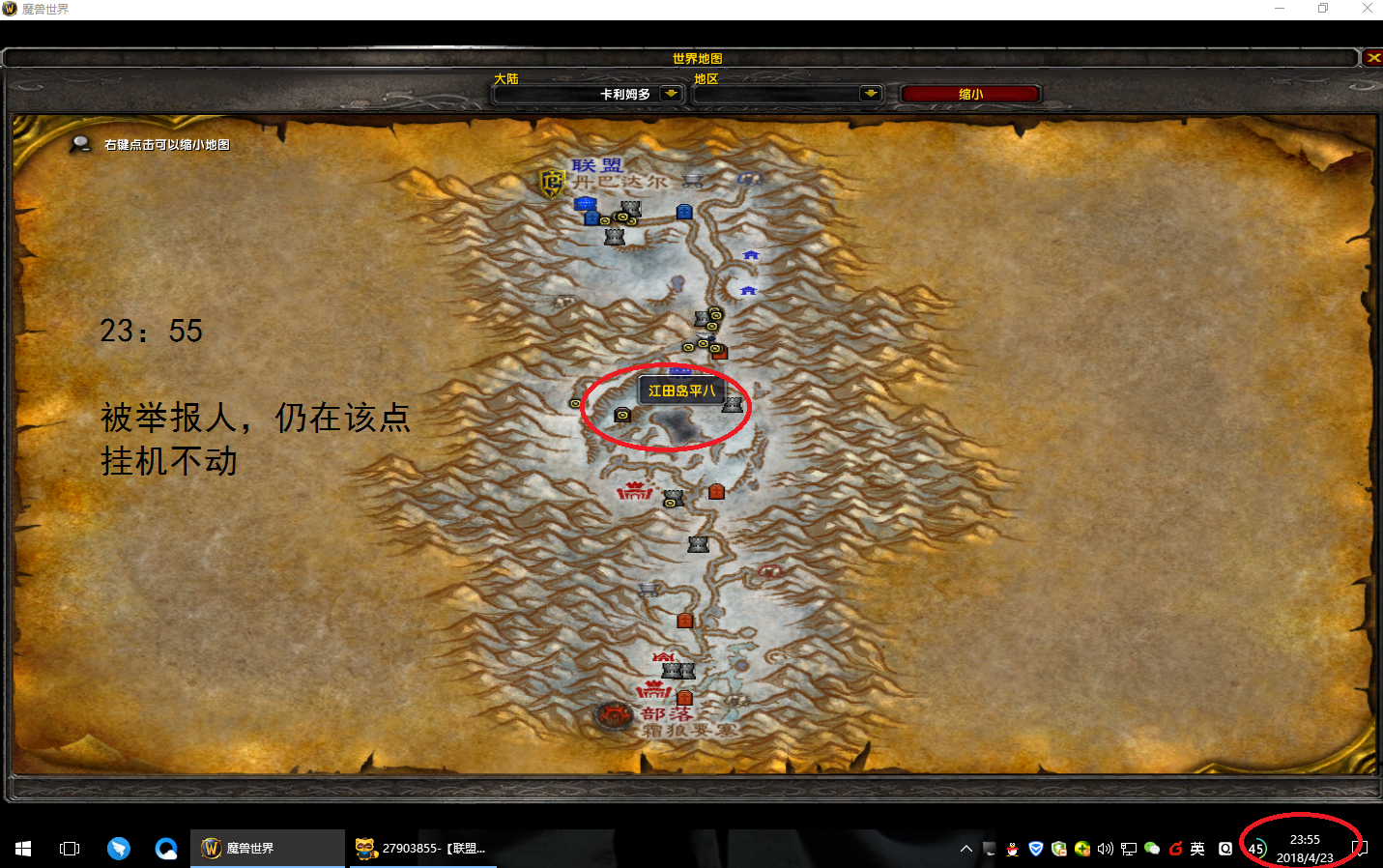
Task: Select the tower icon beside the 江田岛平八 tooltip
Action: click(734, 405)
